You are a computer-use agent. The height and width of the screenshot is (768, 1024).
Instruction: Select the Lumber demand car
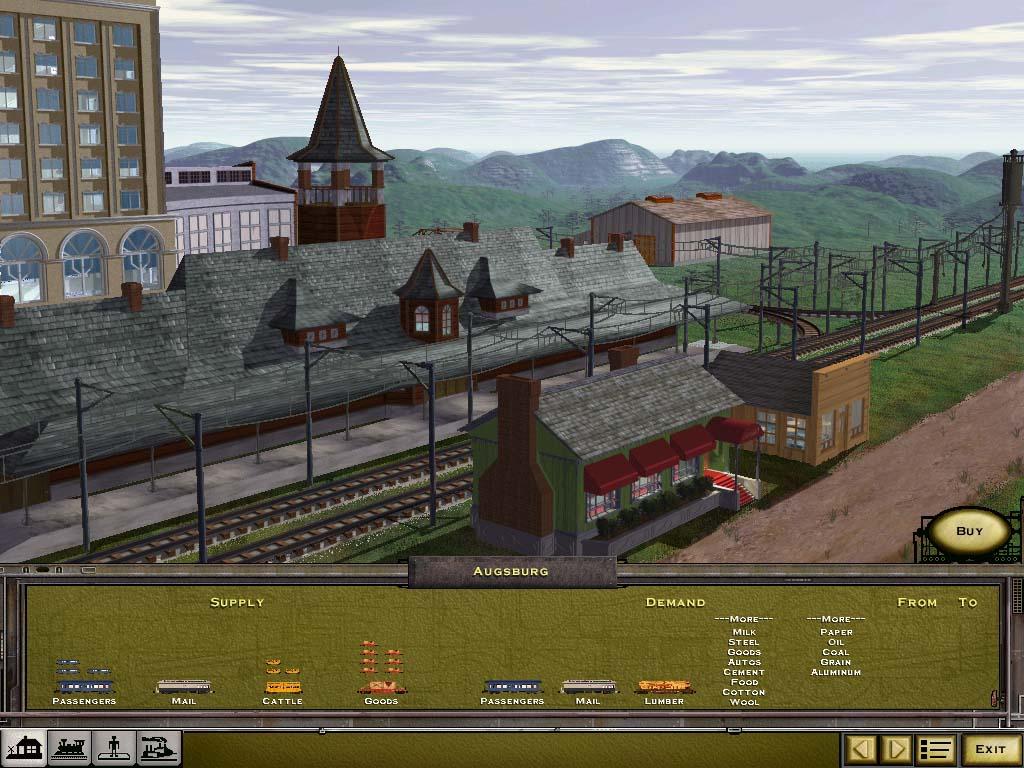(664, 687)
